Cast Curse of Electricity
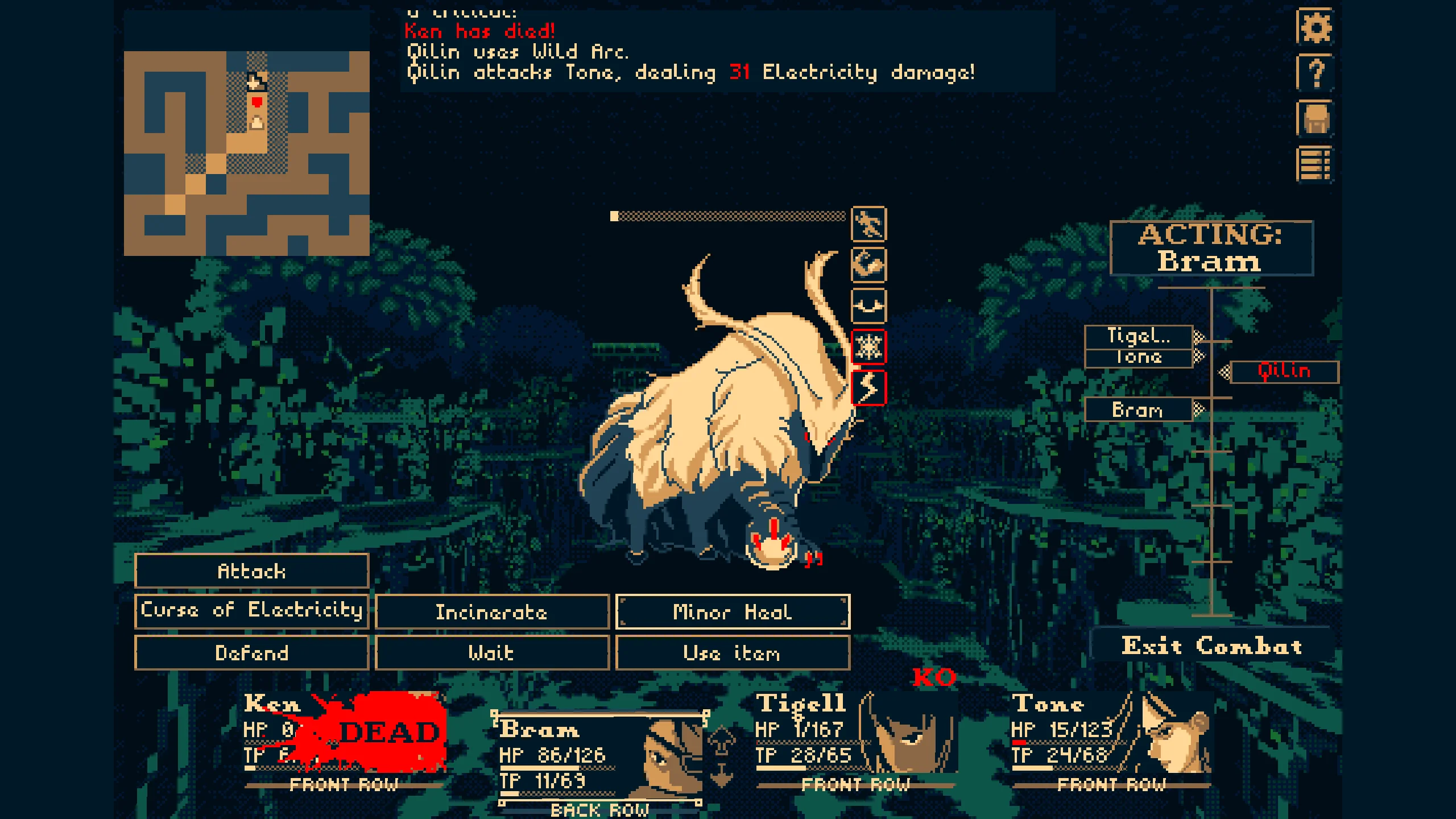1456x819 pixels. click(251, 611)
